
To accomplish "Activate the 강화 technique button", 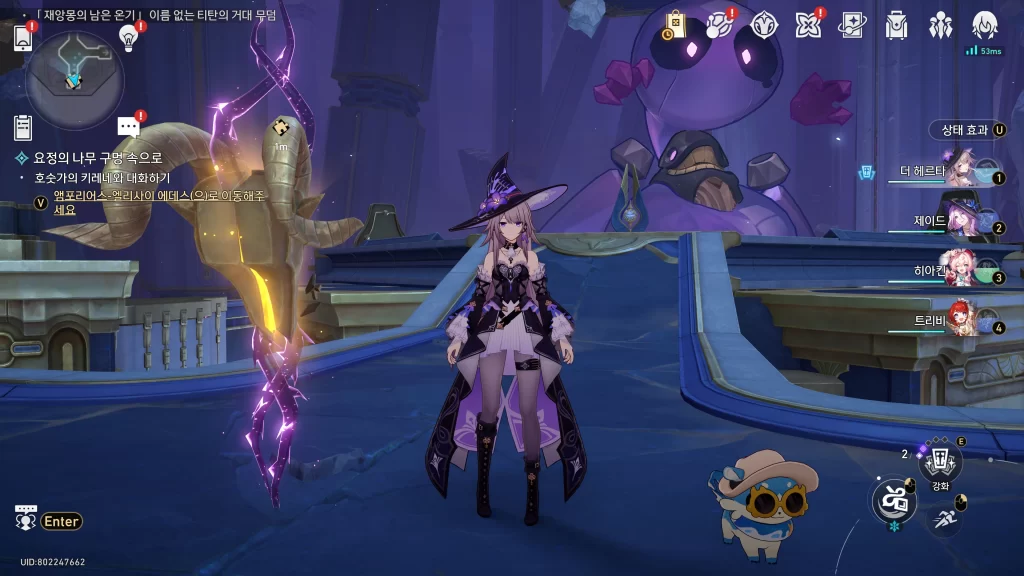I will click(x=940, y=462).
